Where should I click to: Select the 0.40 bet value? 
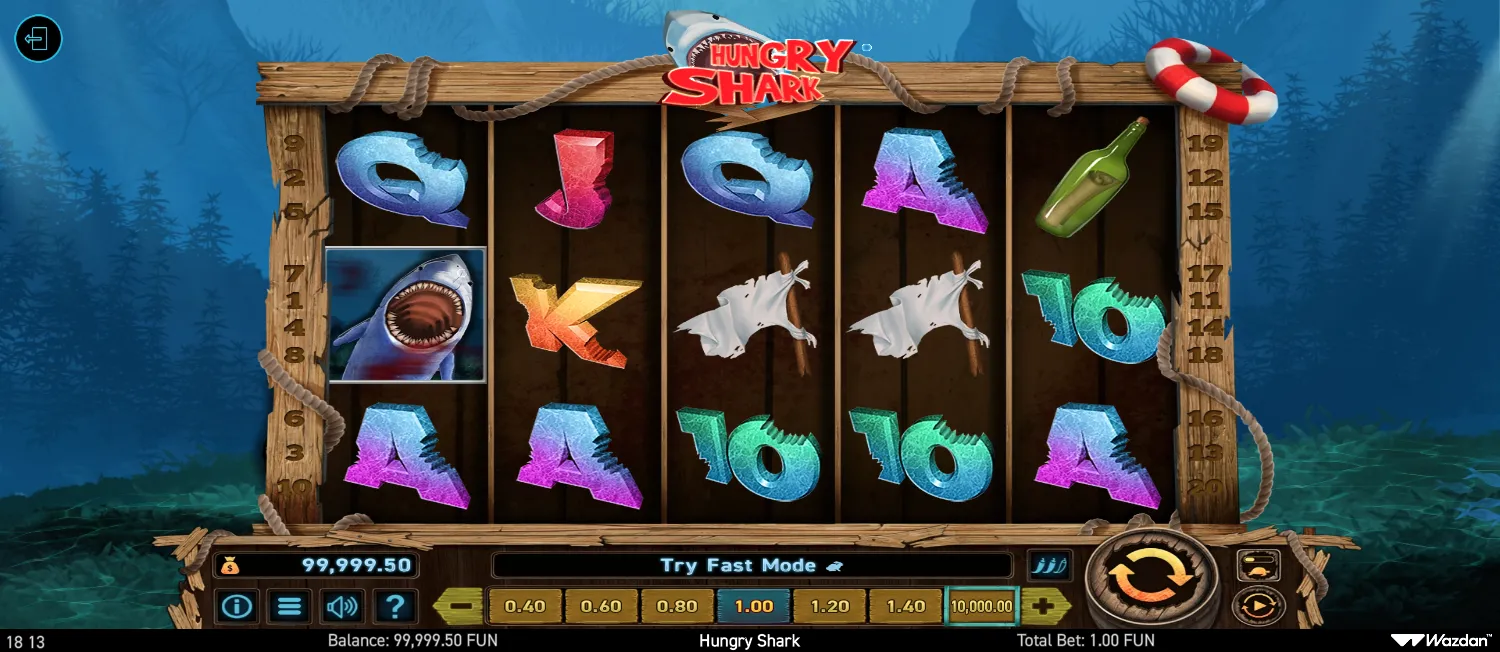point(525,606)
